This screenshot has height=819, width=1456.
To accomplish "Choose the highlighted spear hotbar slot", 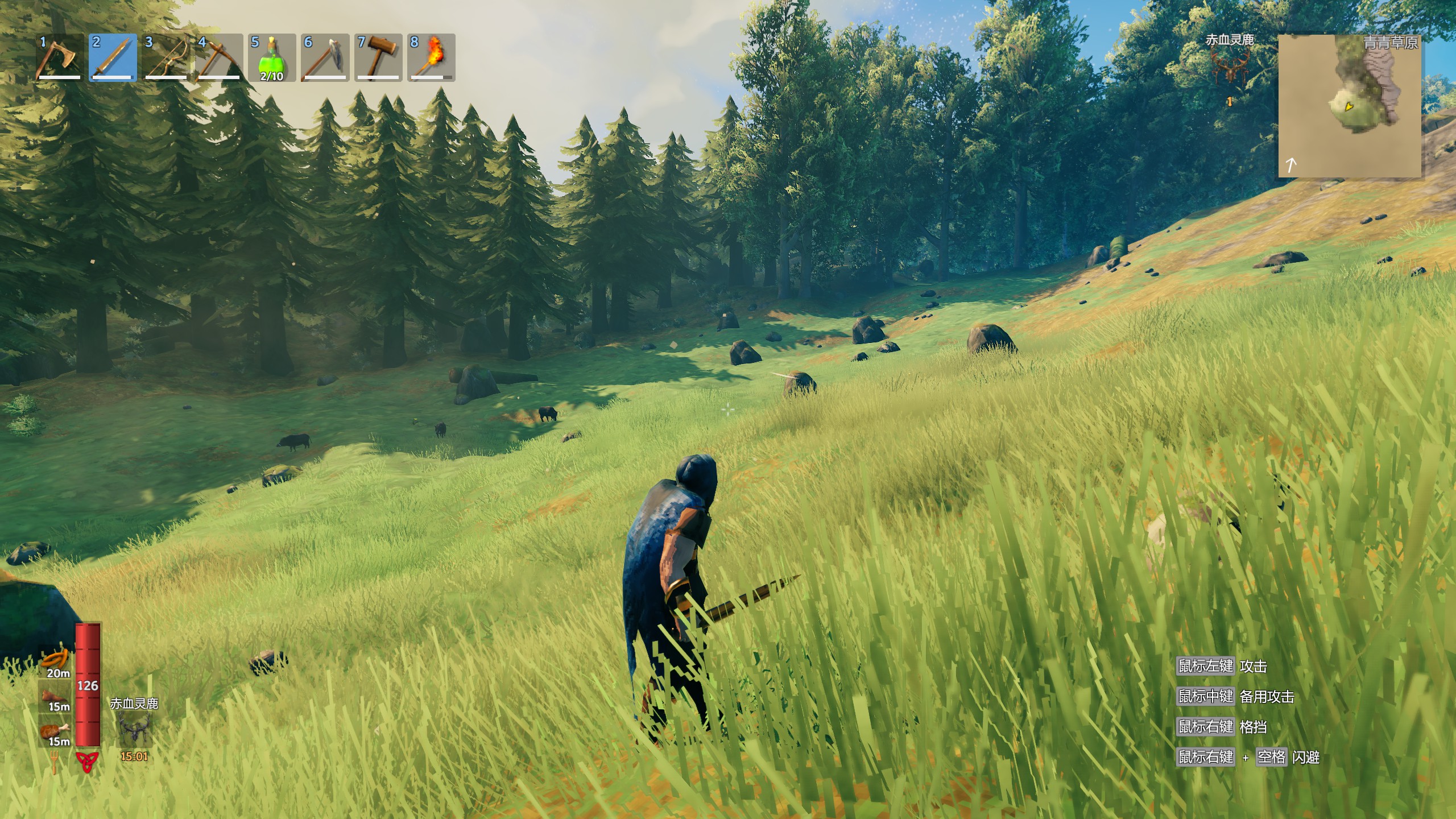I will [113, 58].
